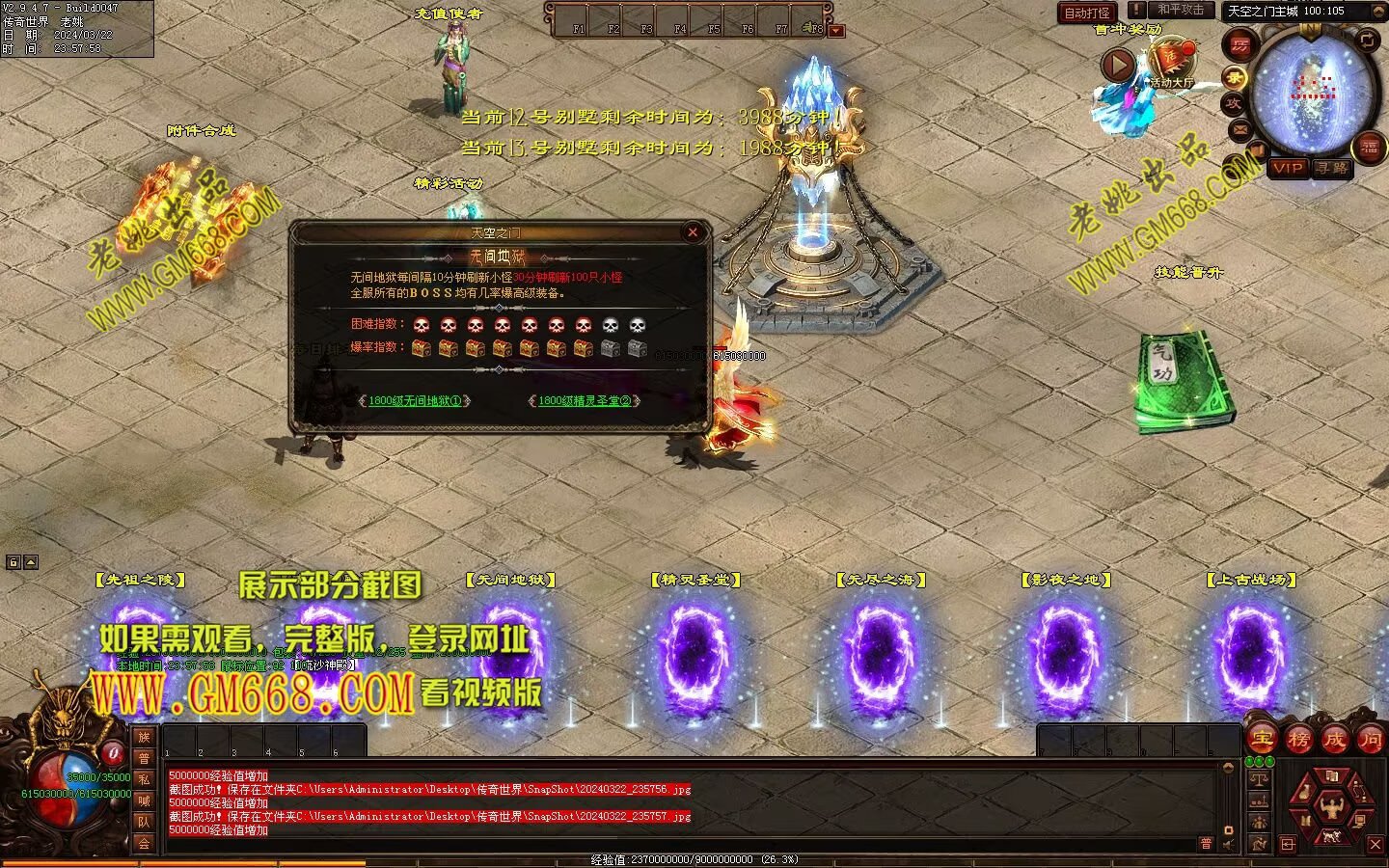Open the 历 calendar round button
Viewport: 1389px width, 868px height.
(x=1239, y=44)
